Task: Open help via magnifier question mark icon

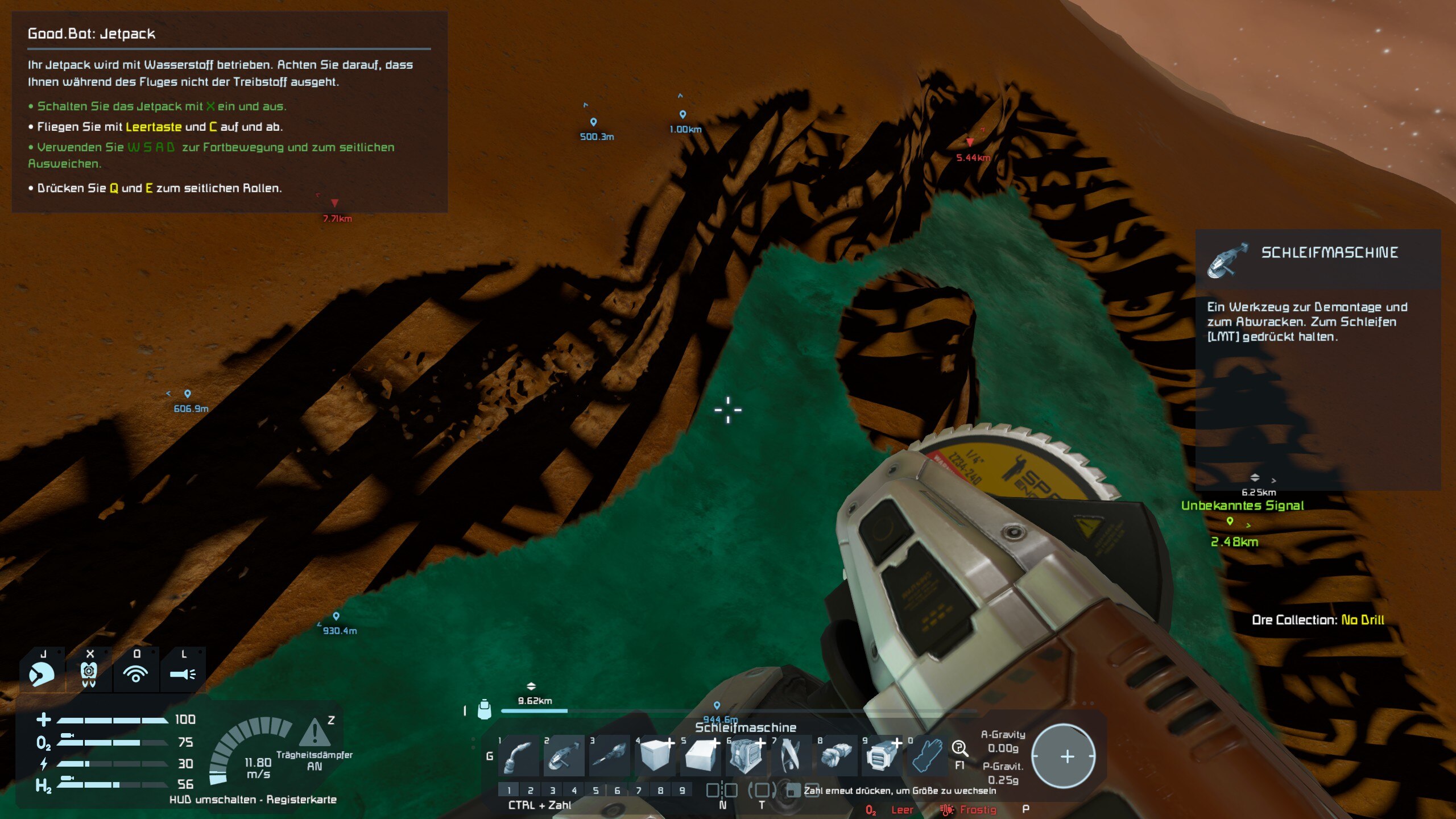Action: [959, 748]
